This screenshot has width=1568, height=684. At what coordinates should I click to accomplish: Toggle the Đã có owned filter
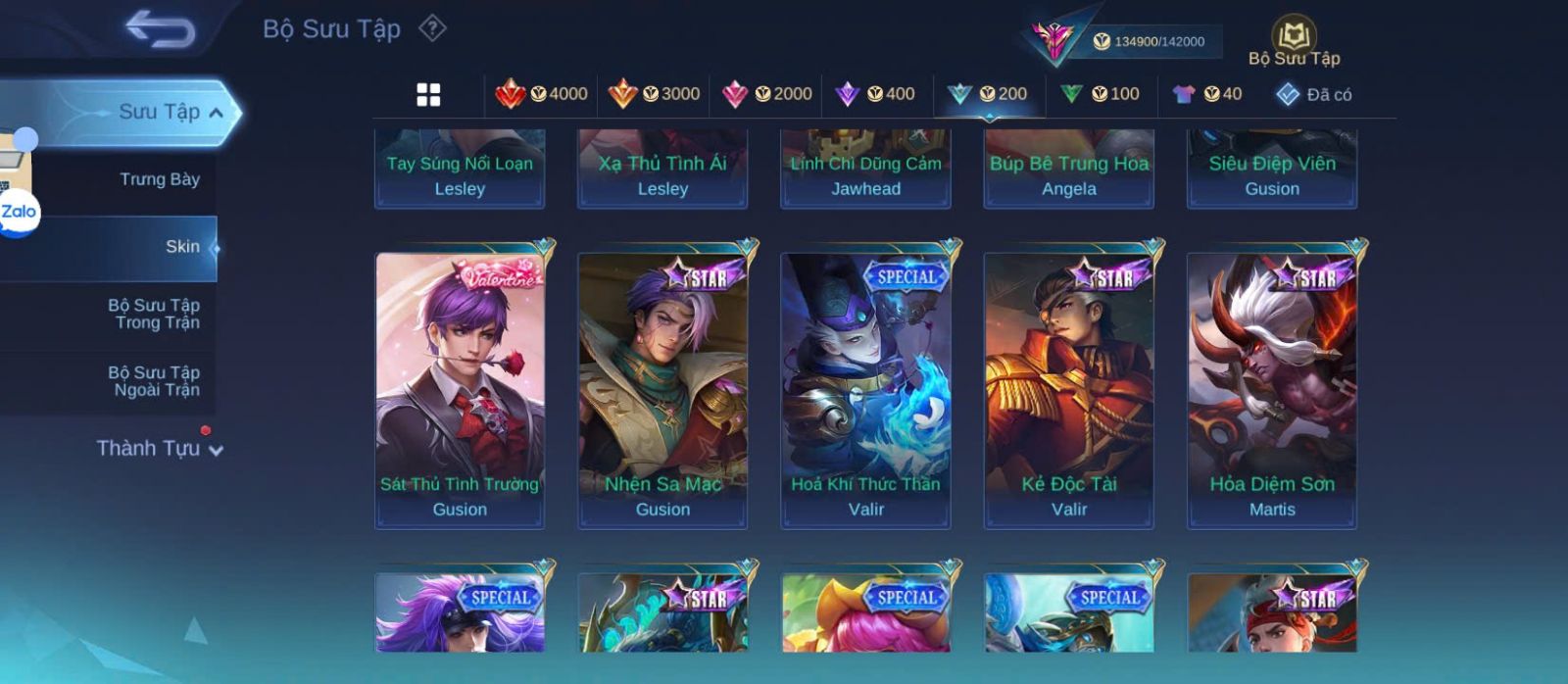tap(1314, 94)
